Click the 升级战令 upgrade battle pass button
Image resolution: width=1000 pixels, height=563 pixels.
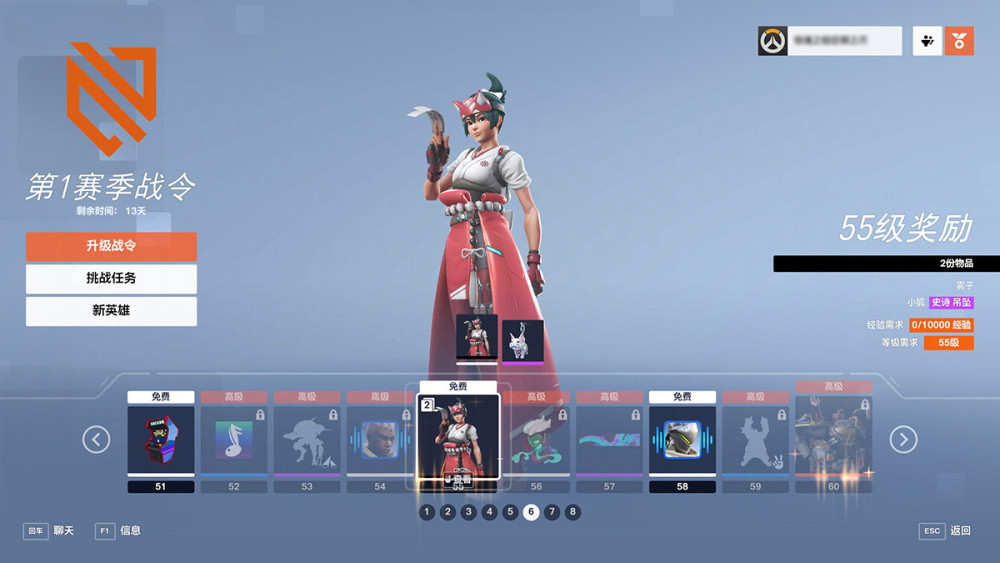pyautogui.click(x=111, y=246)
